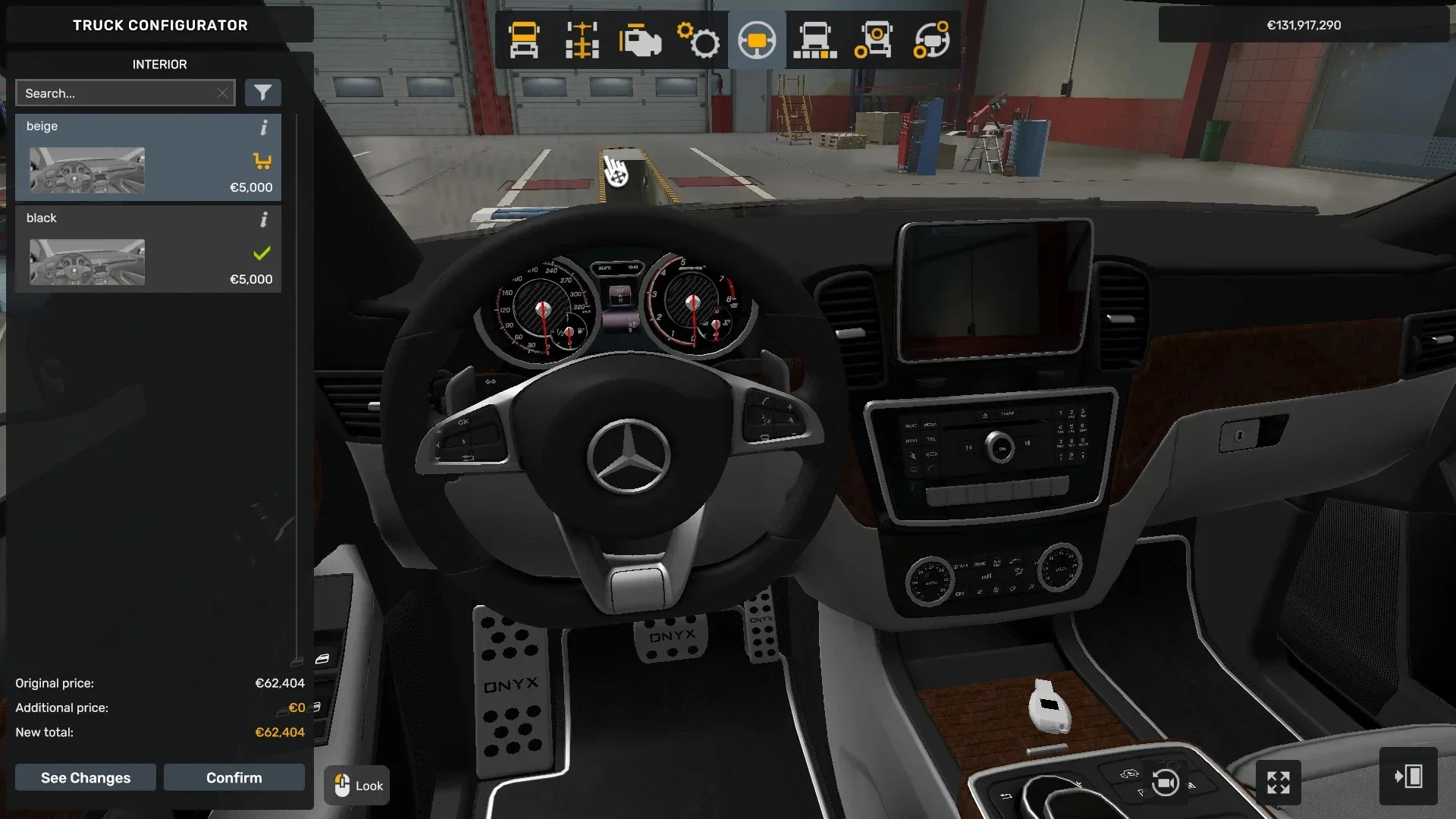
Task: Click inside the Search input field
Action: (x=114, y=93)
